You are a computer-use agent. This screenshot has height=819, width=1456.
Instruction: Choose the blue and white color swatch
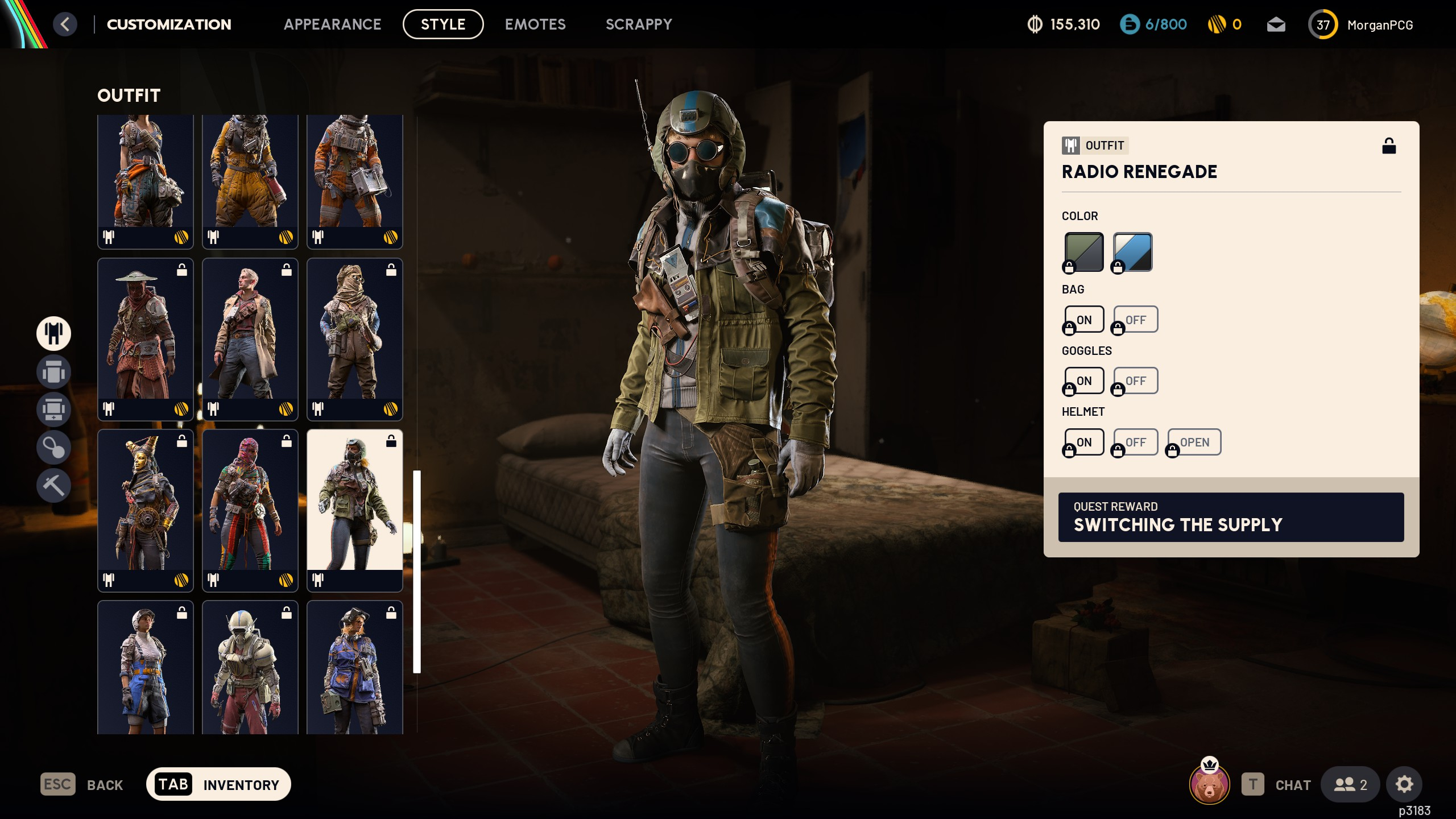tap(1132, 252)
